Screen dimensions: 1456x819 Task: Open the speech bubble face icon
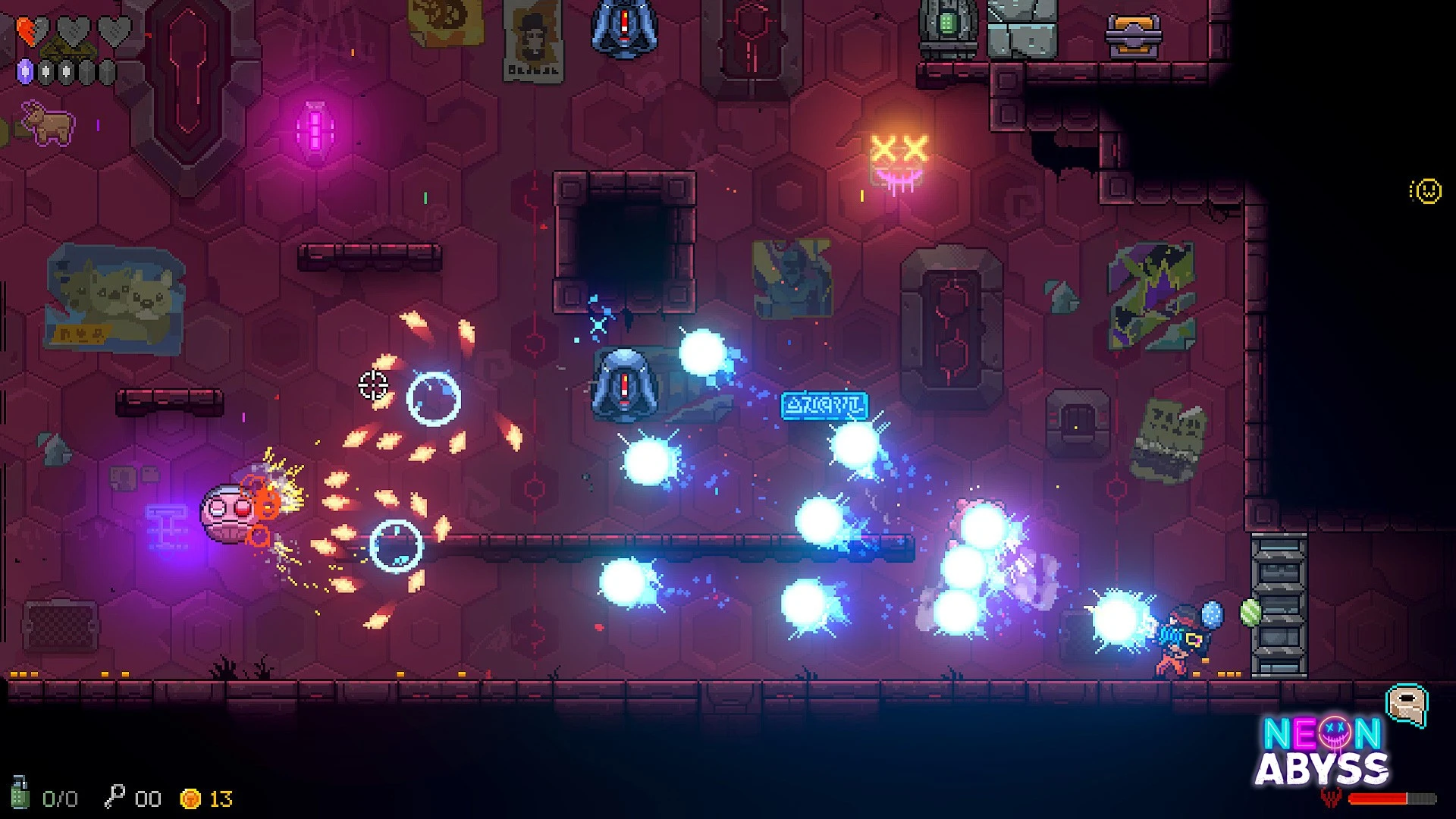pyautogui.click(x=1407, y=705)
